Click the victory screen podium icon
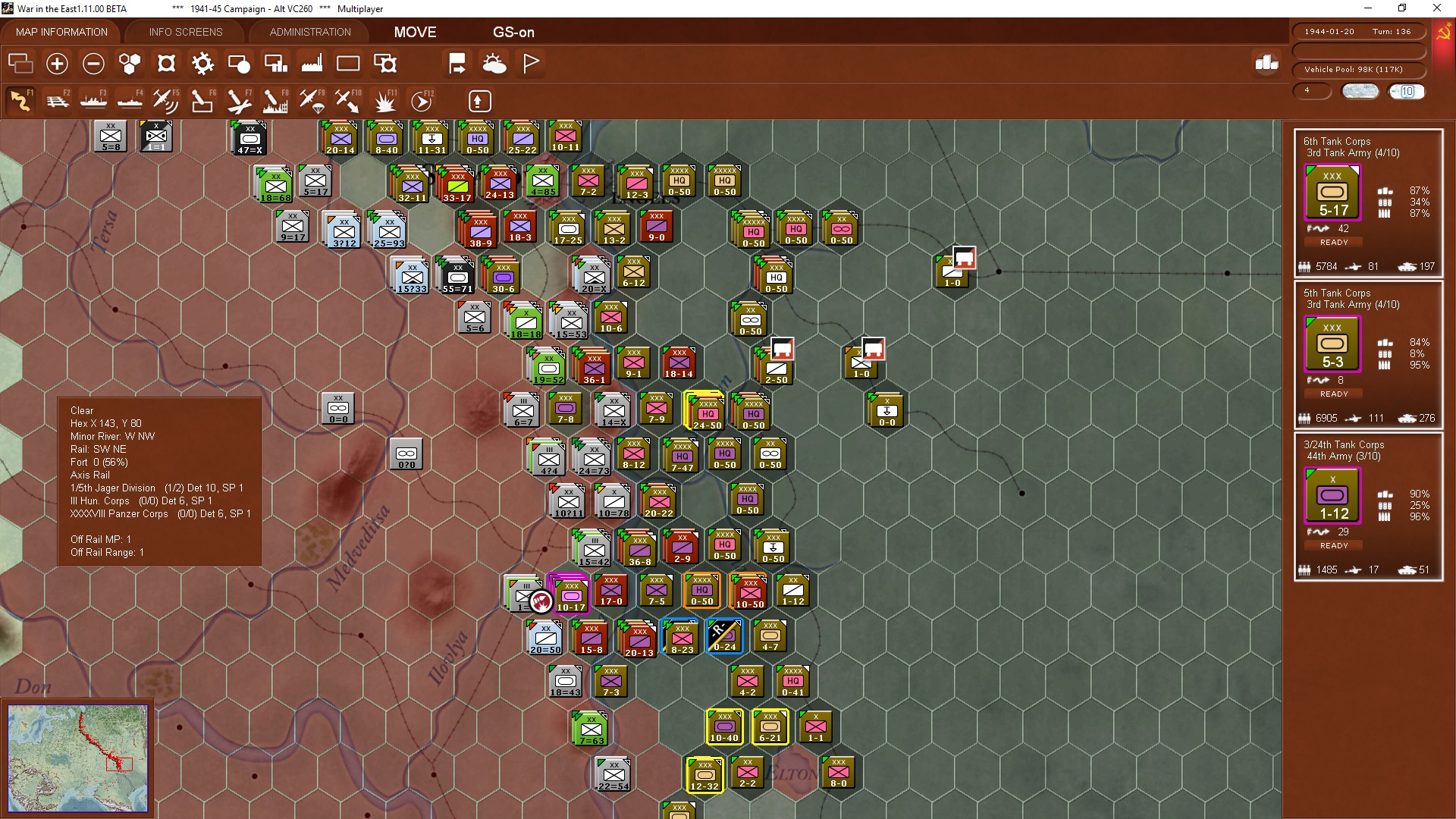Viewport: 1456px width, 819px height. tap(1266, 64)
